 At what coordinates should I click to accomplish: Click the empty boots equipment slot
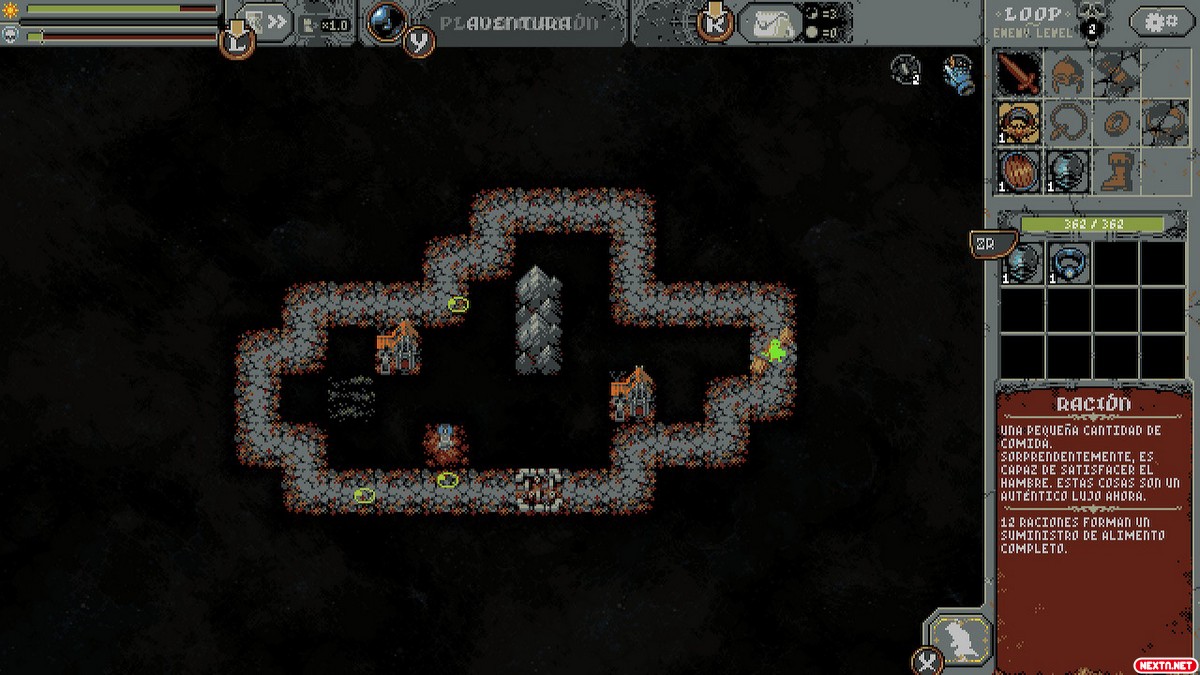pos(1116,171)
